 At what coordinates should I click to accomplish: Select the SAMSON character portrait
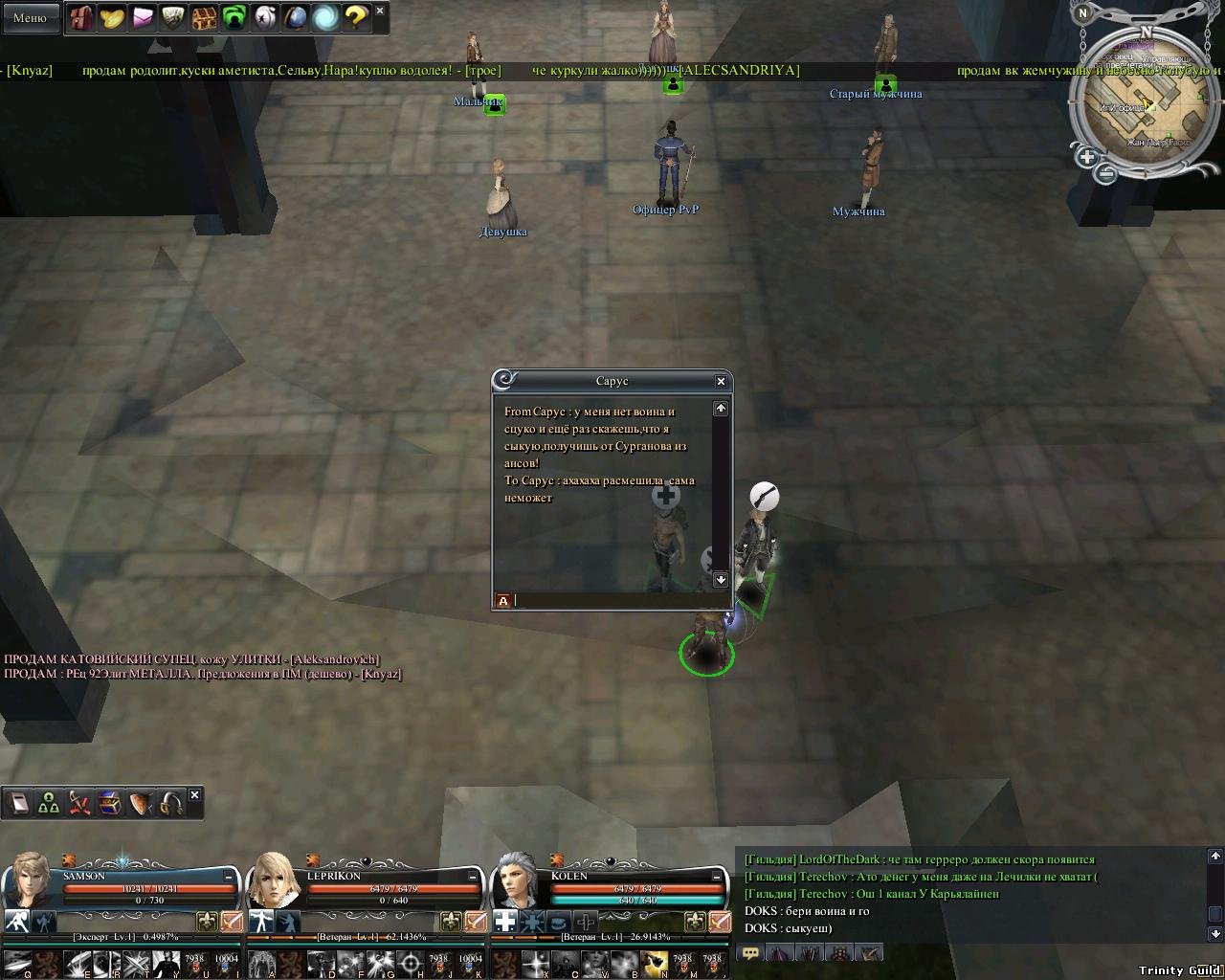pyautogui.click(x=29, y=878)
